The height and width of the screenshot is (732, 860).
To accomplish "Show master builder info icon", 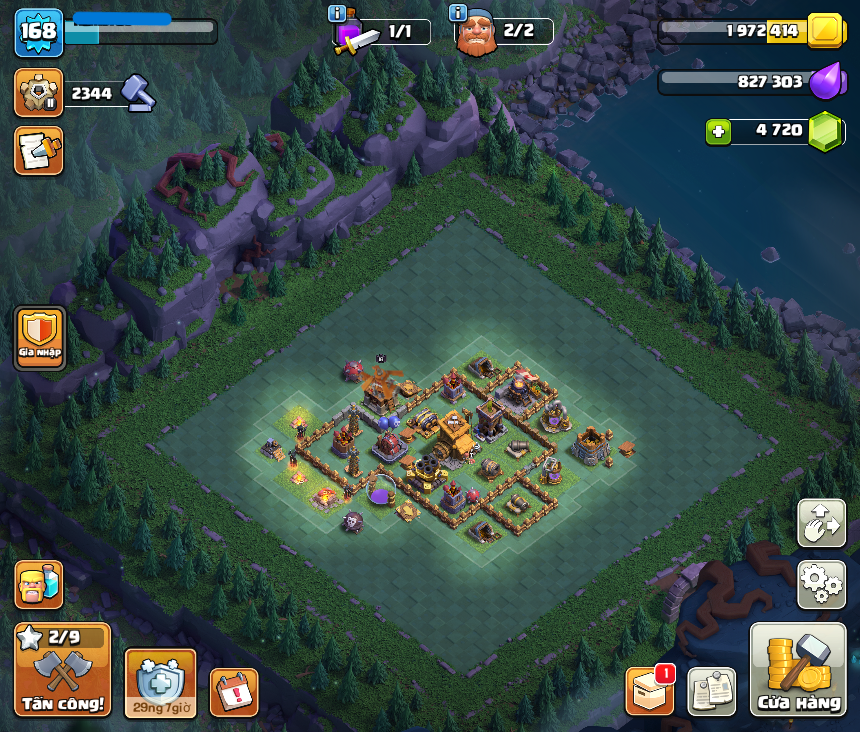I will 459,13.
